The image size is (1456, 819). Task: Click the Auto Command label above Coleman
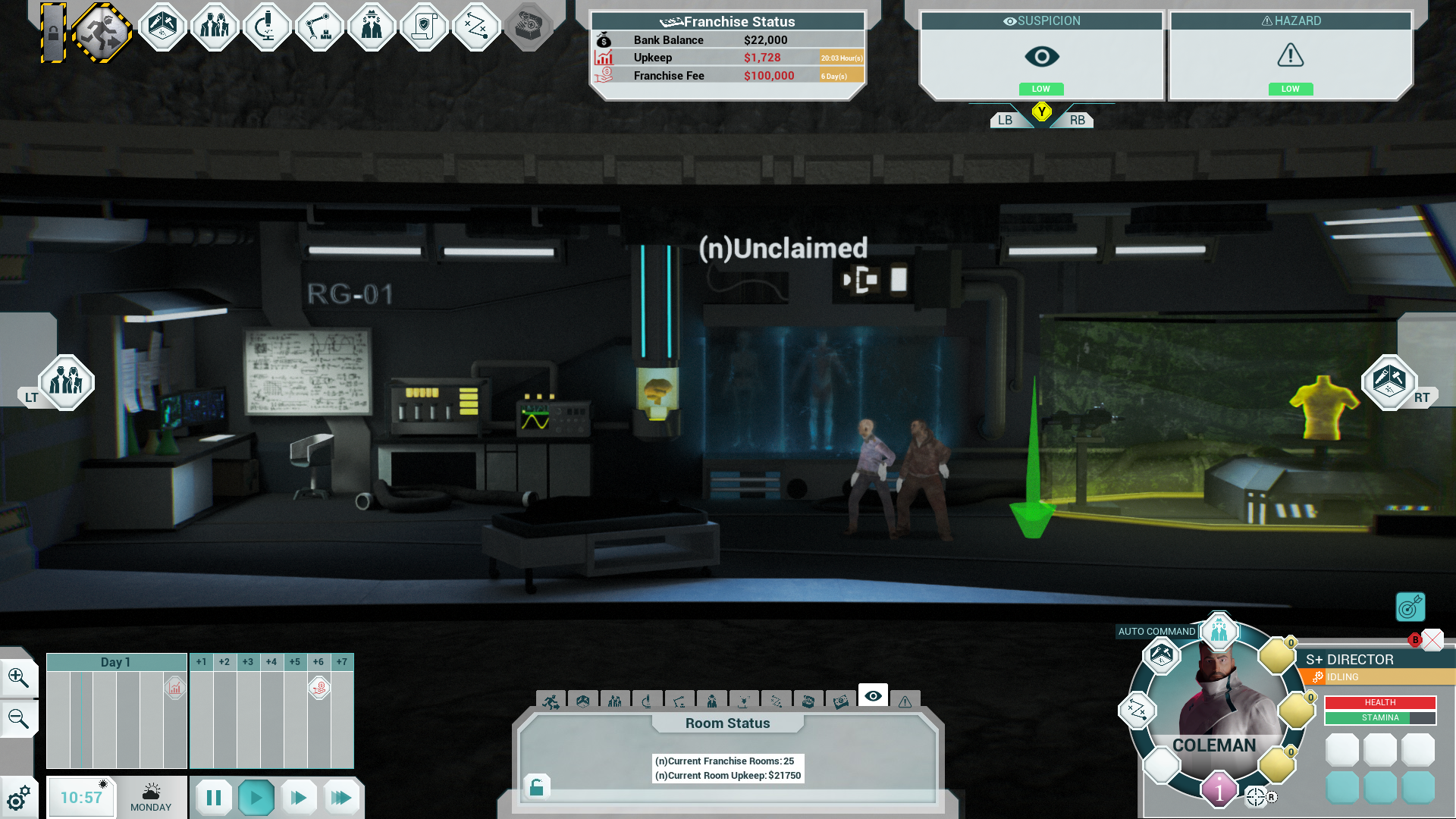coord(1156,631)
